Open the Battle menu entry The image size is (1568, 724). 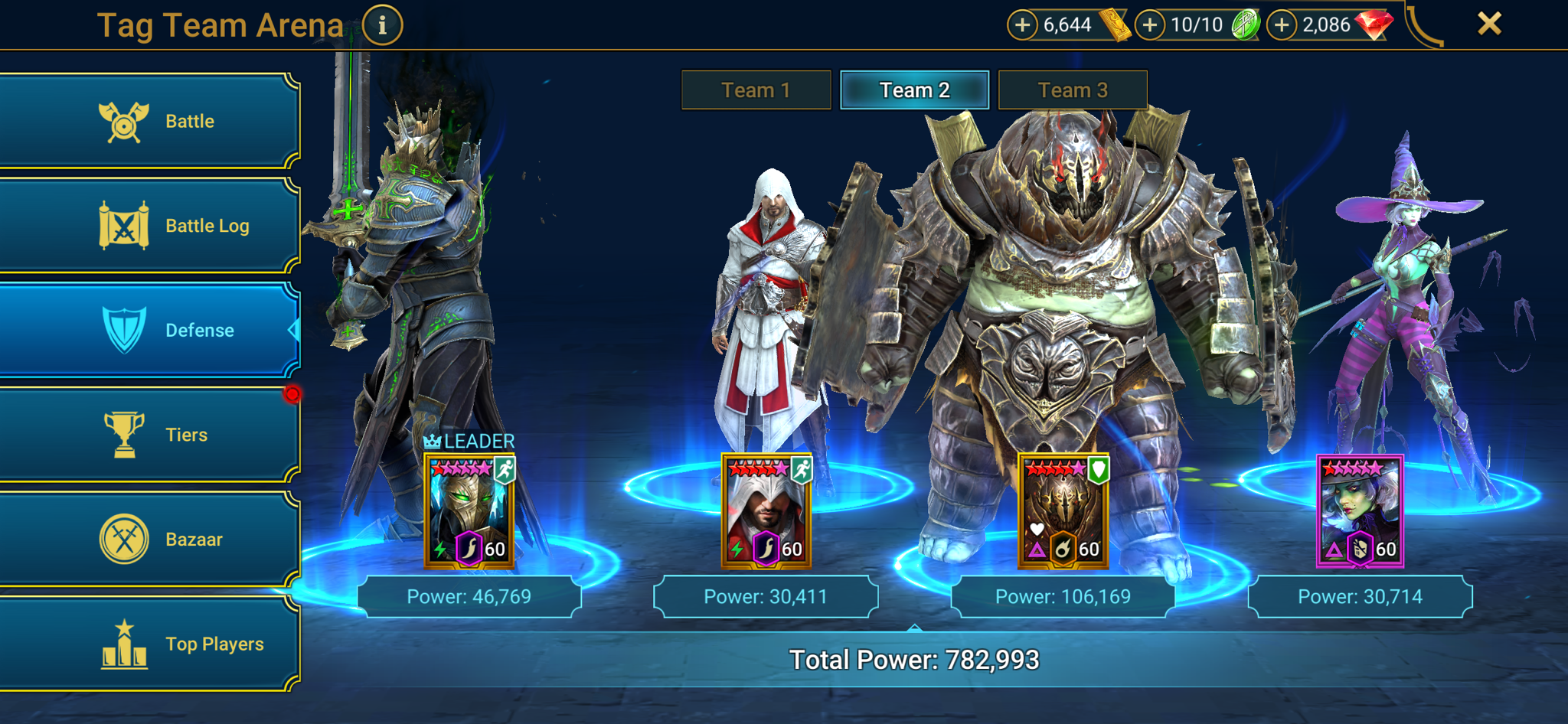(x=149, y=121)
